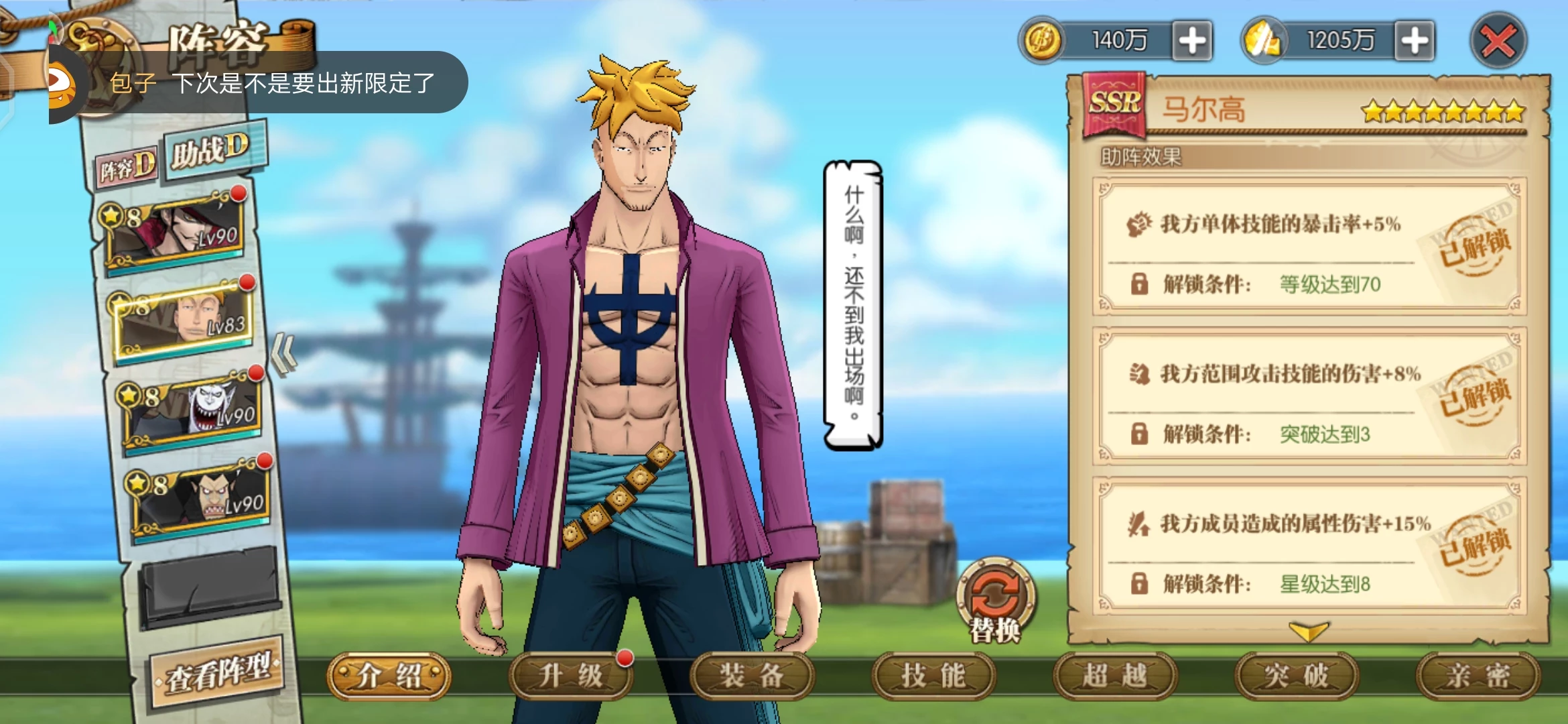Image resolution: width=1568 pixels, height=724 pixels.
Task: Click the 替换 replace character button
Action: (996, 600)
